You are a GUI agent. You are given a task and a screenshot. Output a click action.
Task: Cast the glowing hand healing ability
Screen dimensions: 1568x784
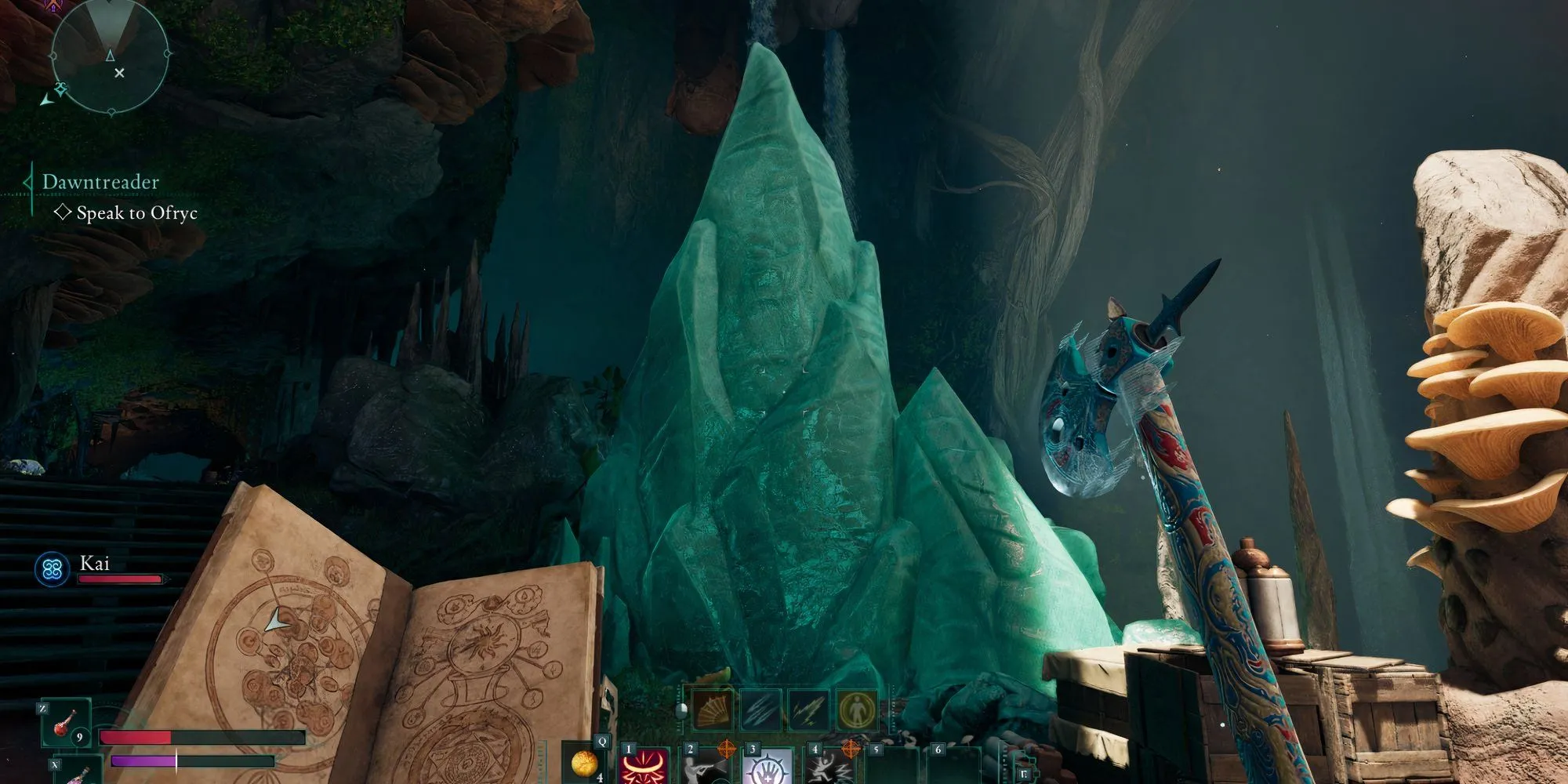(x=767, y=766)
